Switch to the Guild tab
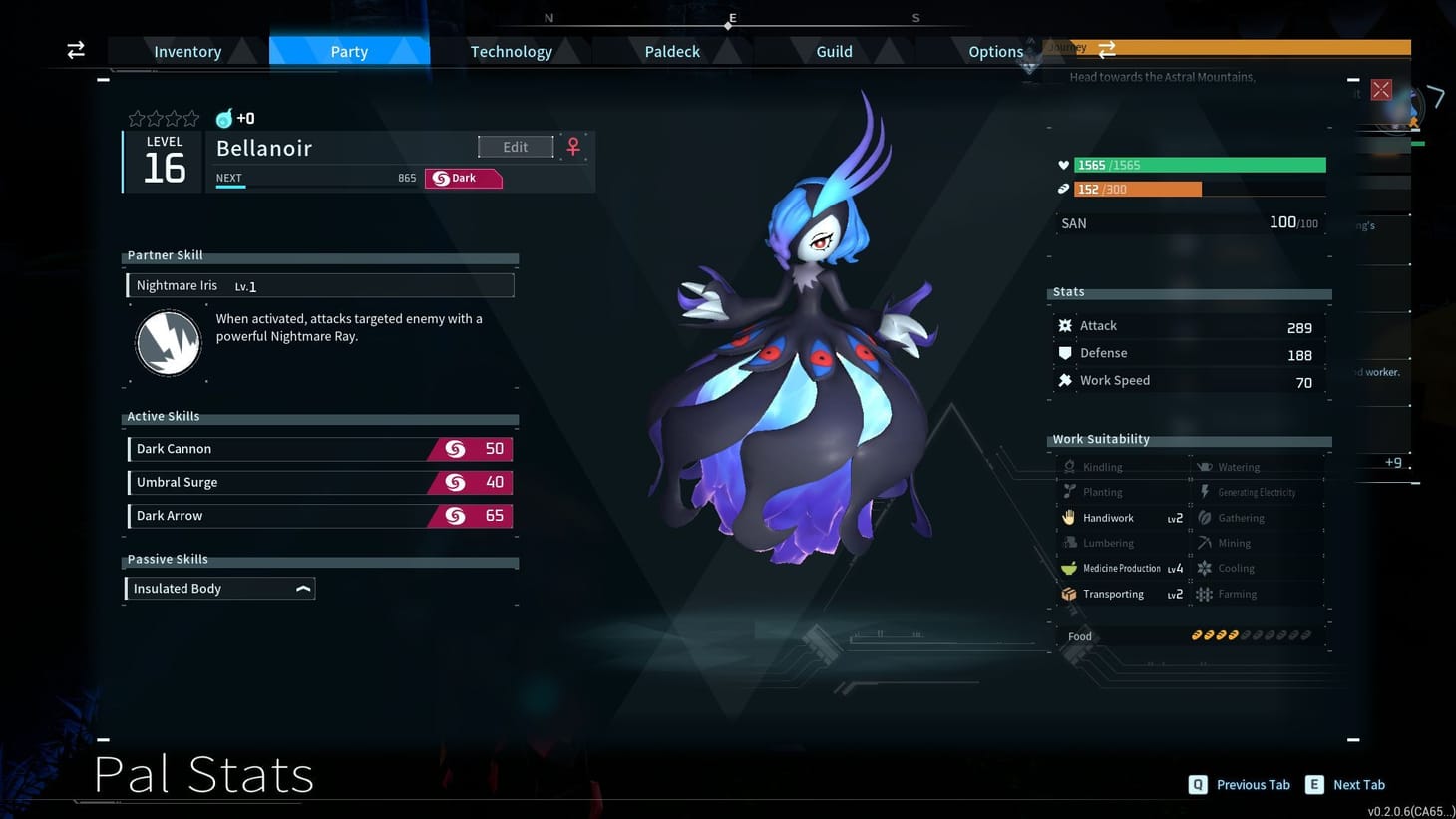Viewport: 1456px width, 819px height. pos(833,51)
